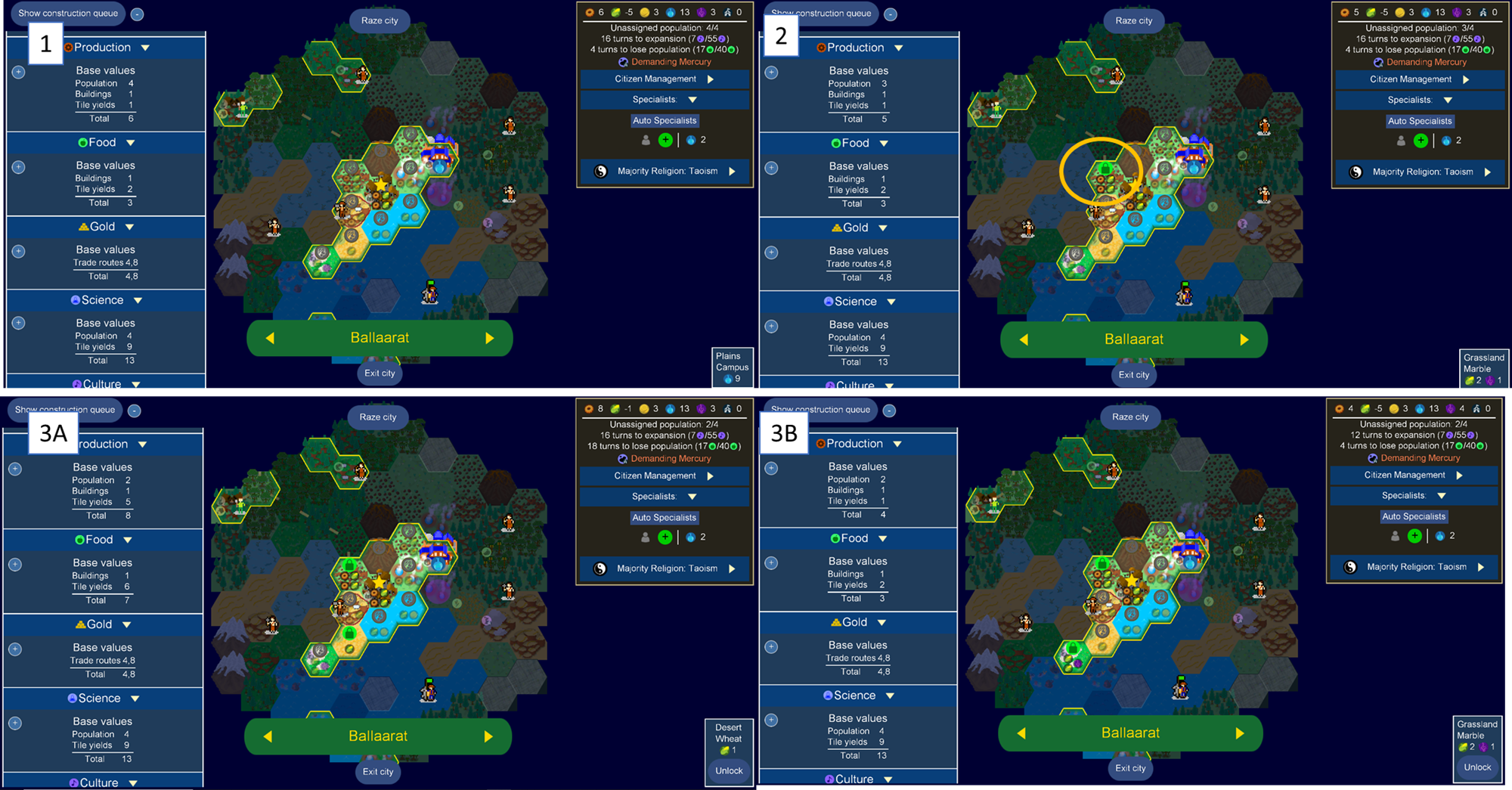The image size is (1512, 790).
Task: Click the Food icon showing -5 in resource bar
Action: (615, 12)
